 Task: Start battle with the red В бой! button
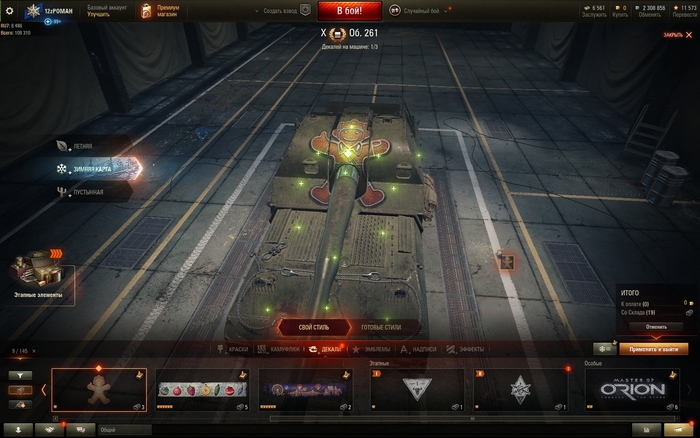click(349, 11)
